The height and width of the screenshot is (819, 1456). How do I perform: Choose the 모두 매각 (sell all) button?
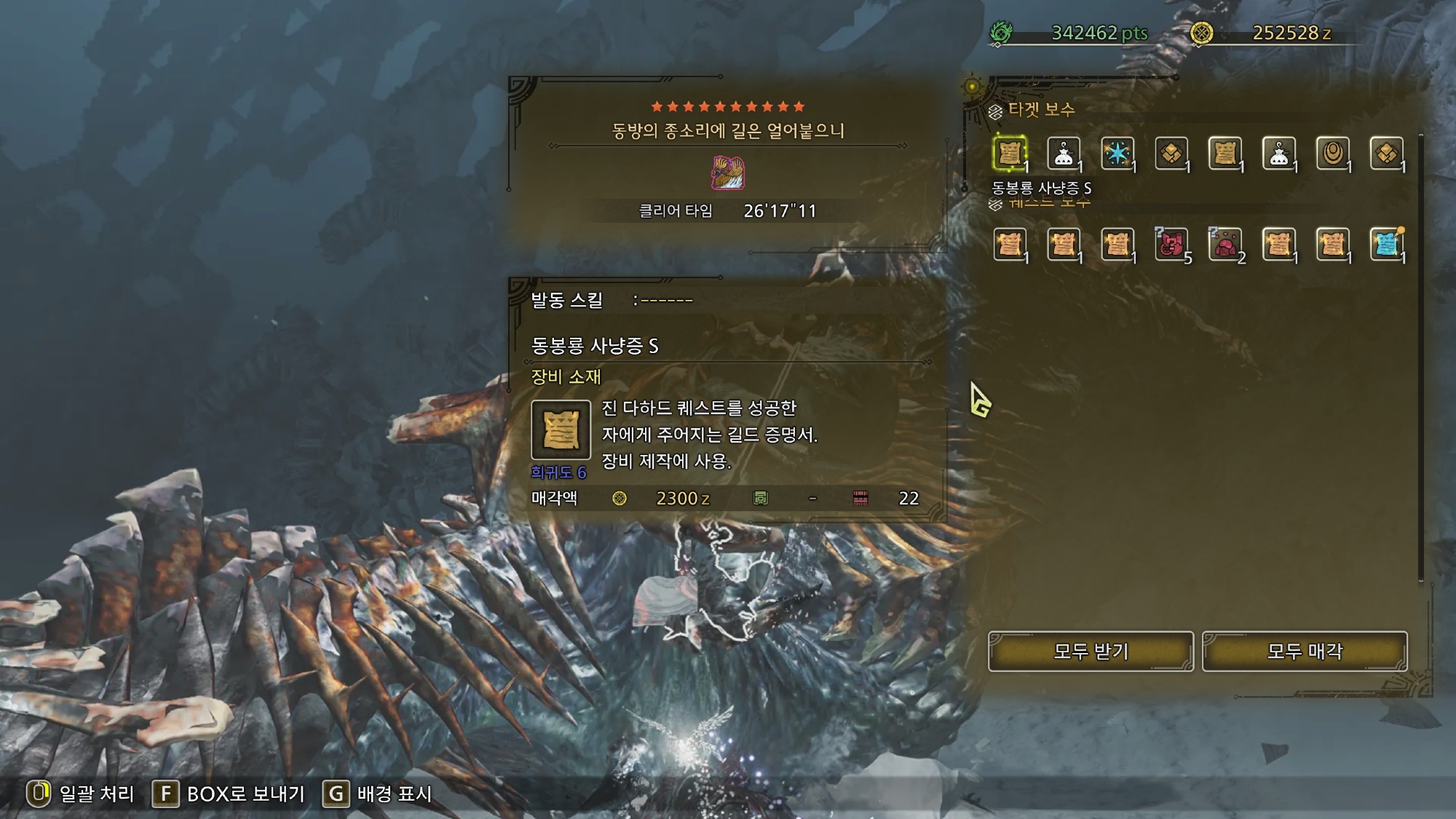point(1304,651)
